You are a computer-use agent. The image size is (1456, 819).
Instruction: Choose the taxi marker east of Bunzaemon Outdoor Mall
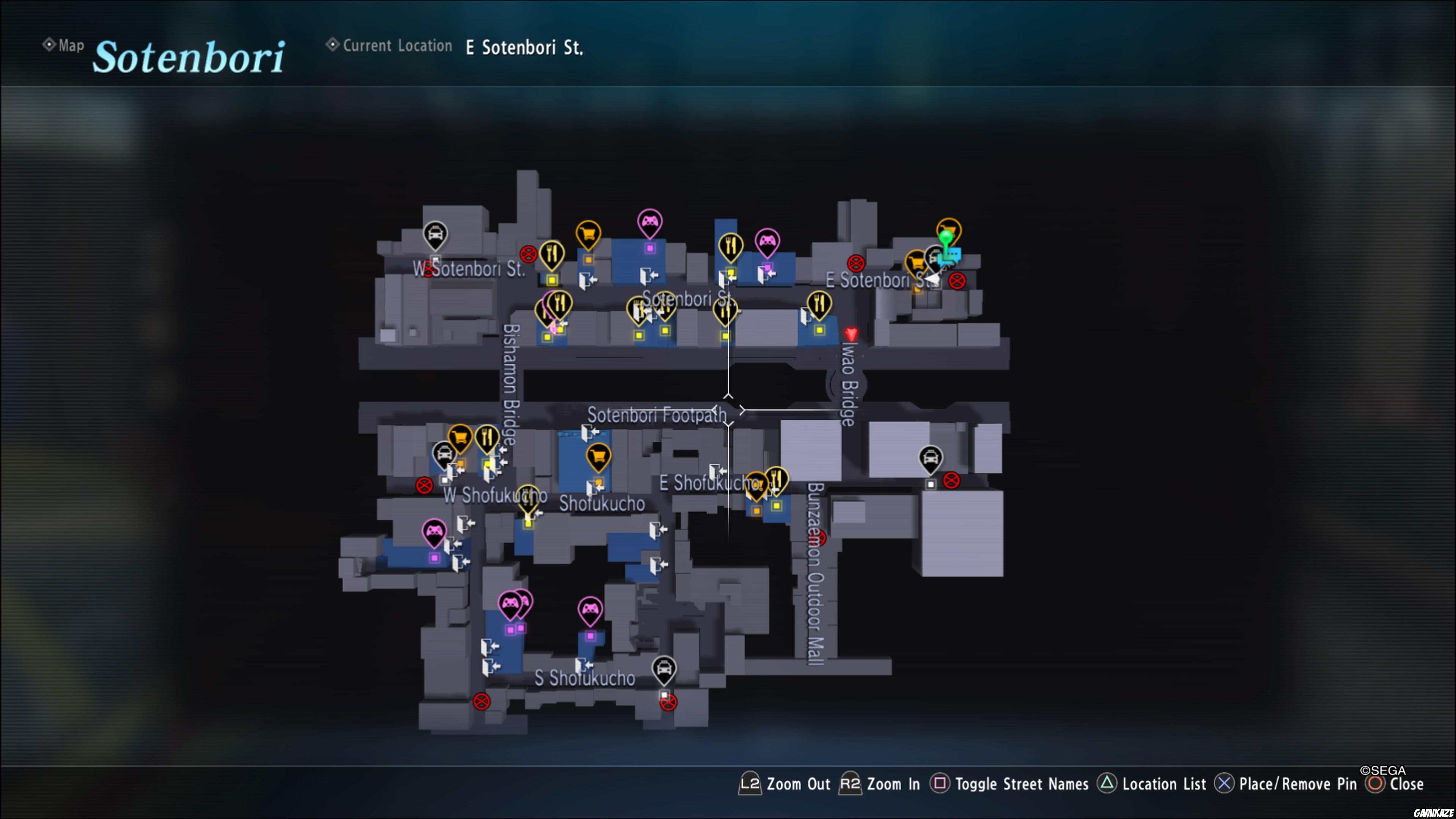click(x=930, y=458)
